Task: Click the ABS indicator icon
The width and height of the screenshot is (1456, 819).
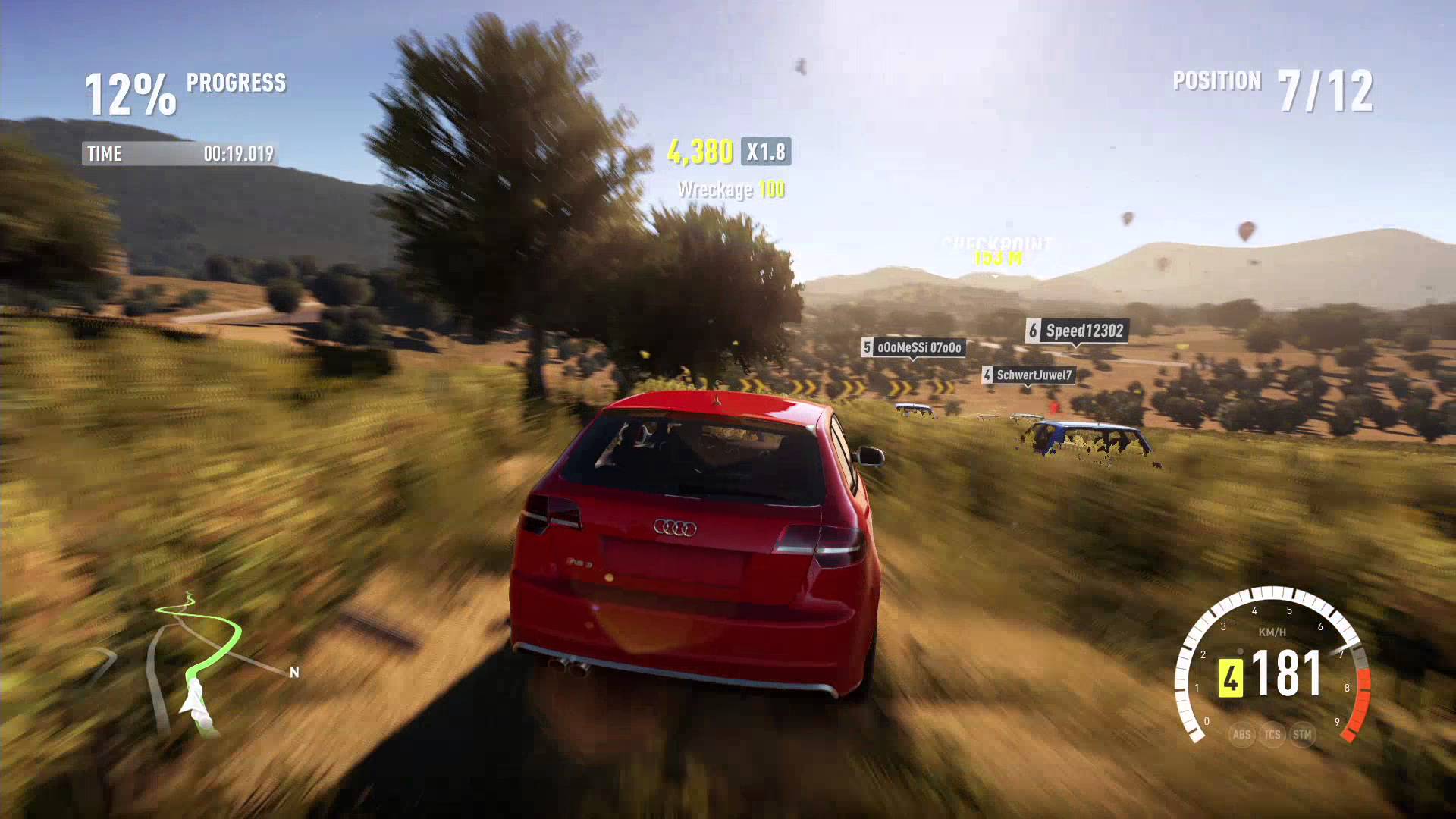Action: pos(1241,734)
